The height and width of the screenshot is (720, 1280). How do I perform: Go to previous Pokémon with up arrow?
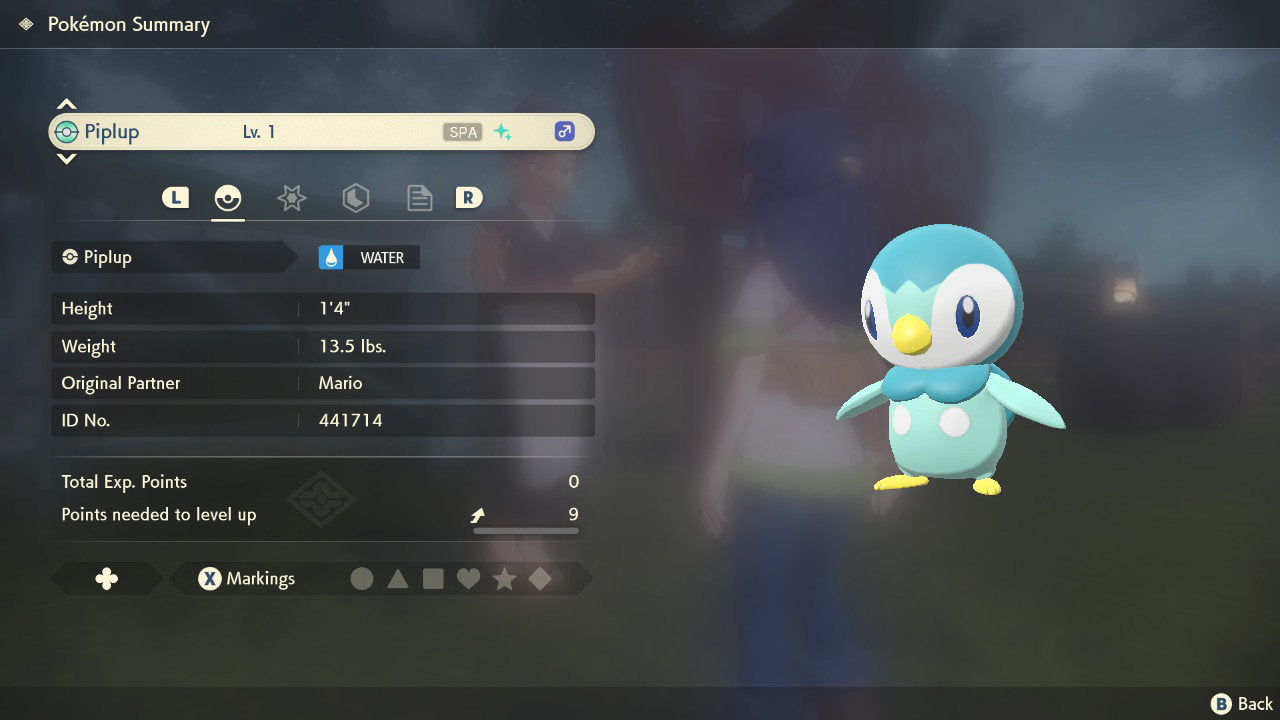66,104
